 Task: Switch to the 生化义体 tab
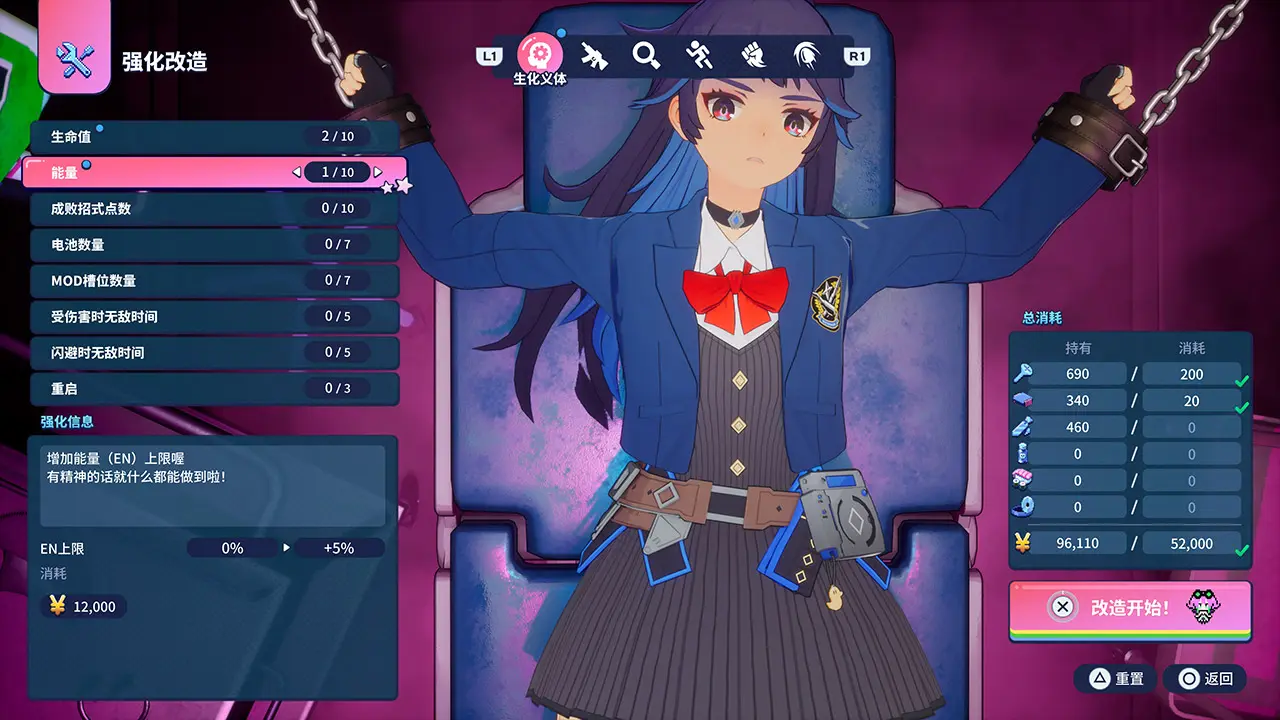pyautogui.click(x=540, y=55)
